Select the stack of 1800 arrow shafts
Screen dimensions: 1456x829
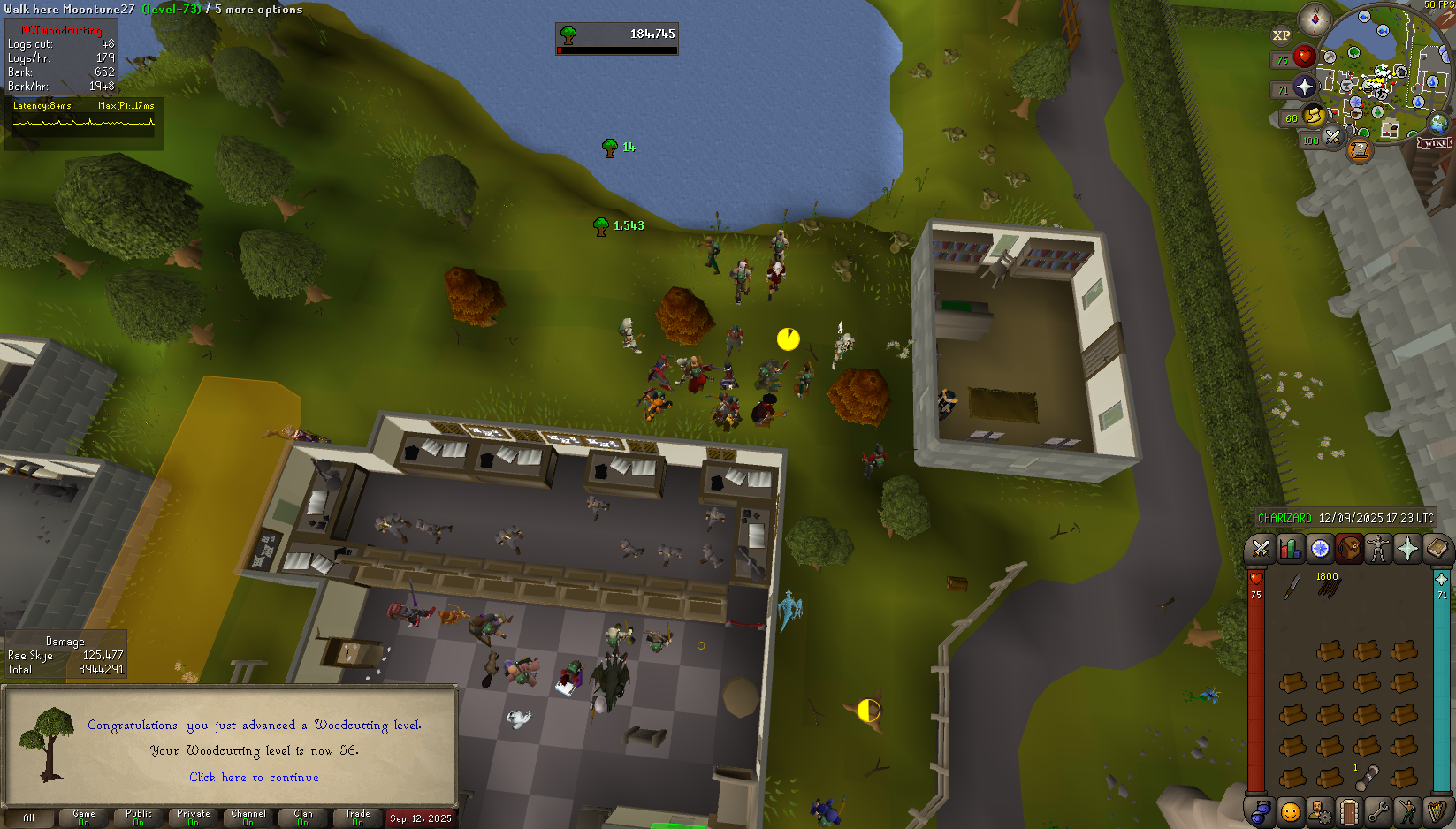pyautogui.click(x=1328, y=587)
